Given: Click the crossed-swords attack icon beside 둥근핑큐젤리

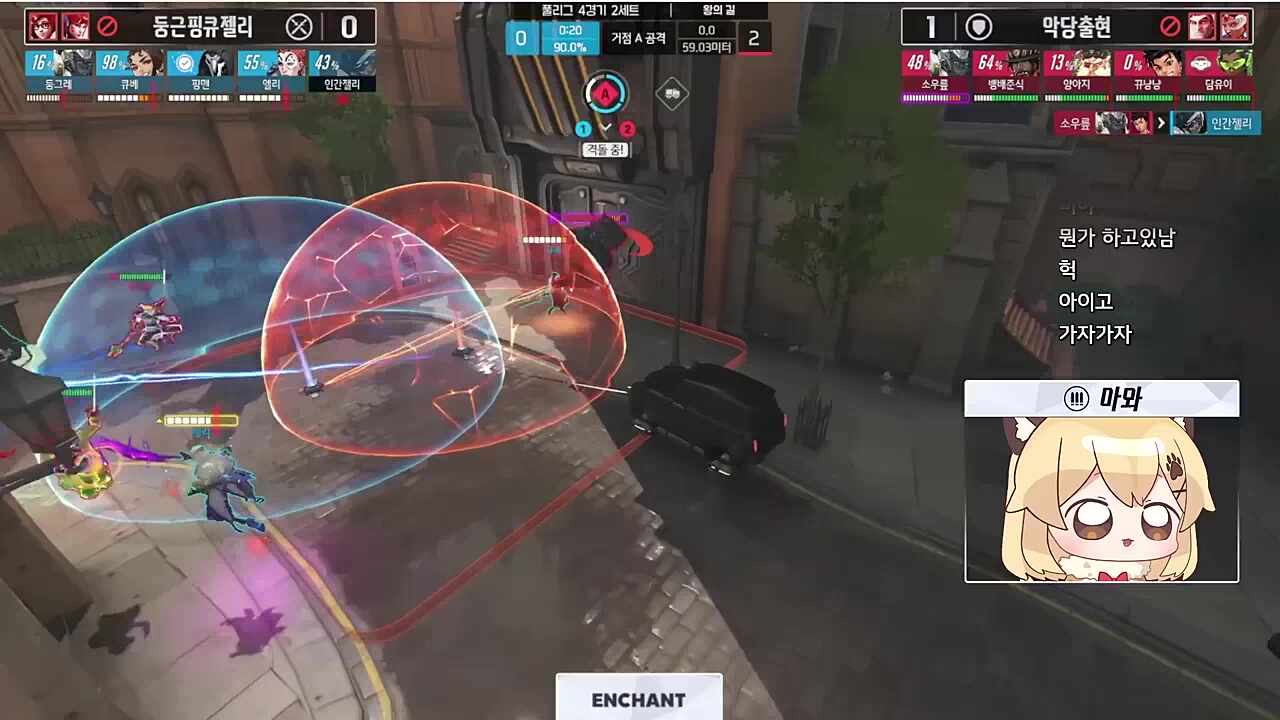Looking at the screenshot, I should [x=299, y=28].
